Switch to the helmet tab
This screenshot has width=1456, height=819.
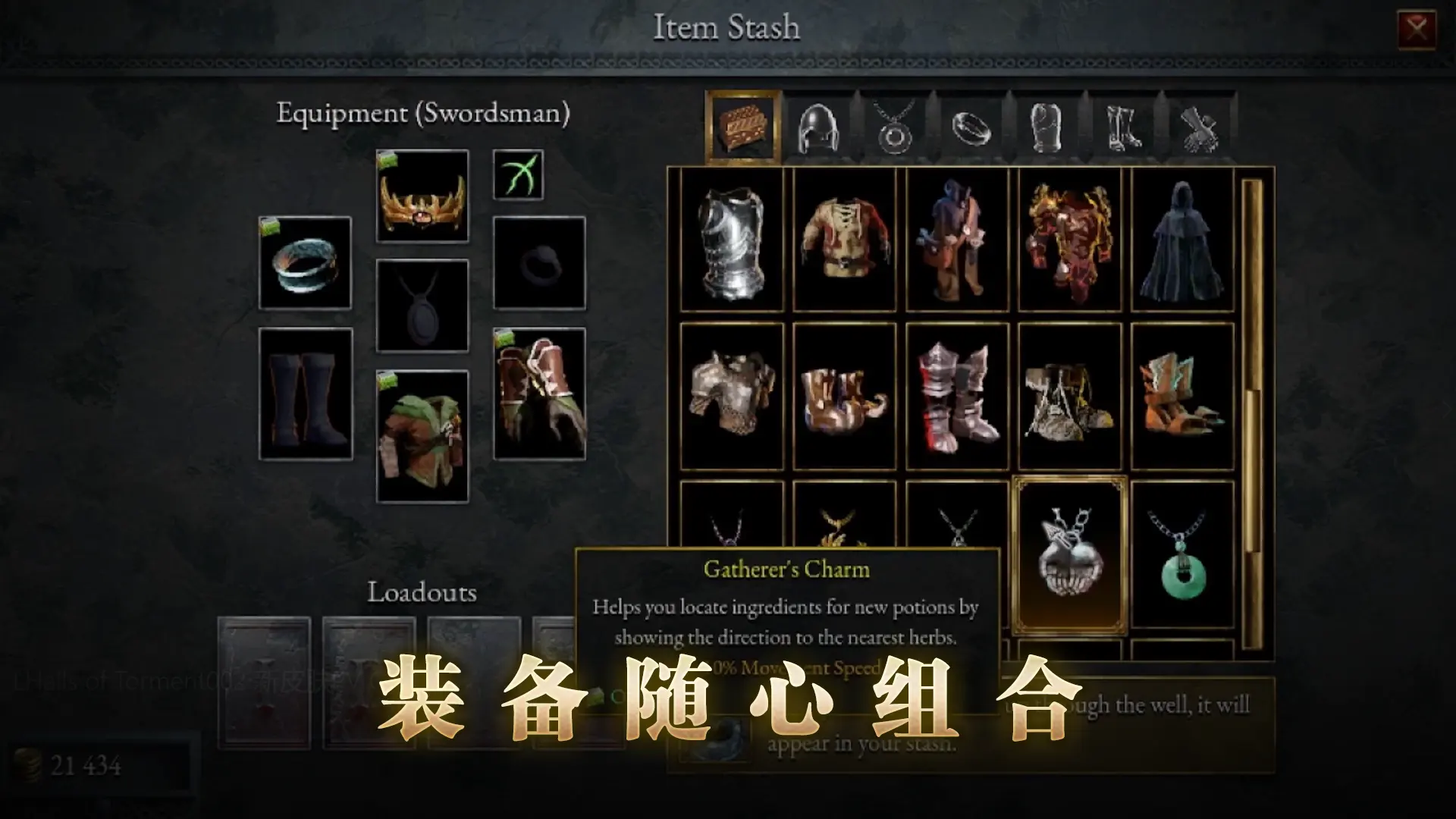[x=819, y=125]
